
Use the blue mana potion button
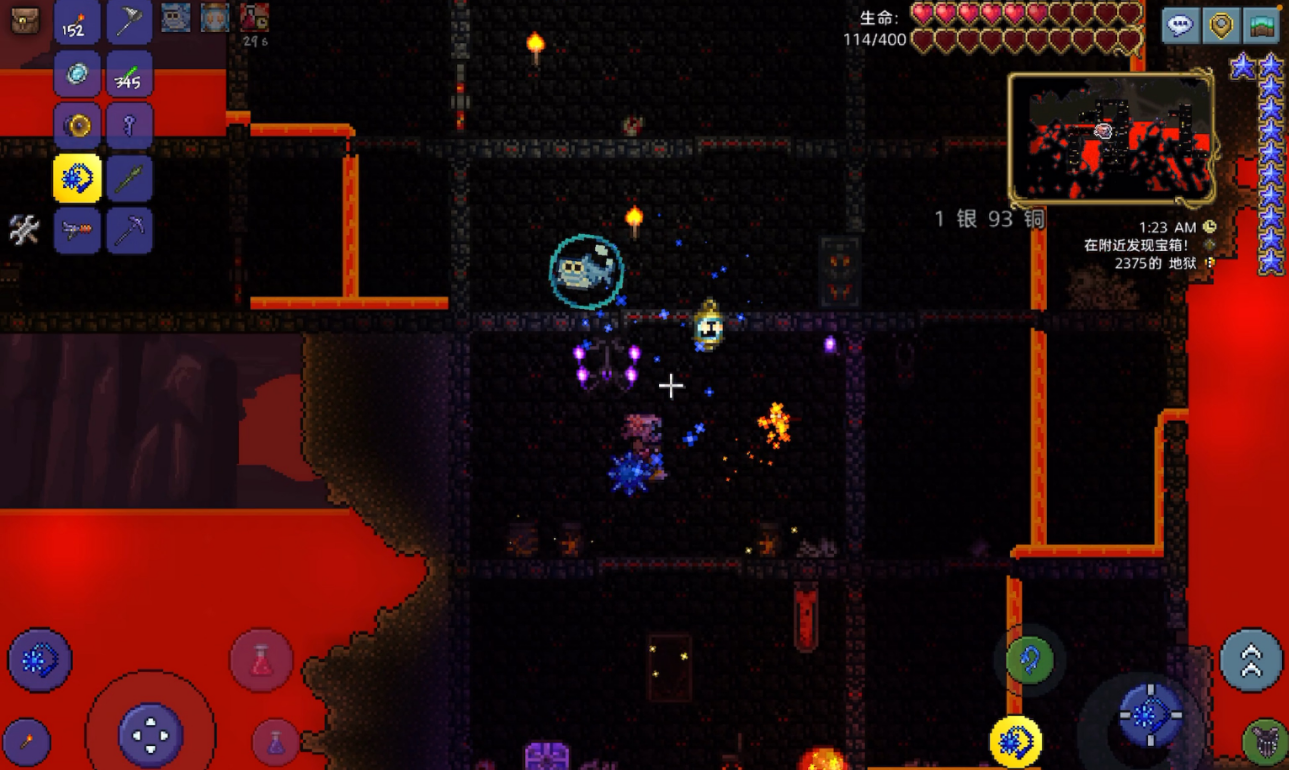[x=275, y=742]
